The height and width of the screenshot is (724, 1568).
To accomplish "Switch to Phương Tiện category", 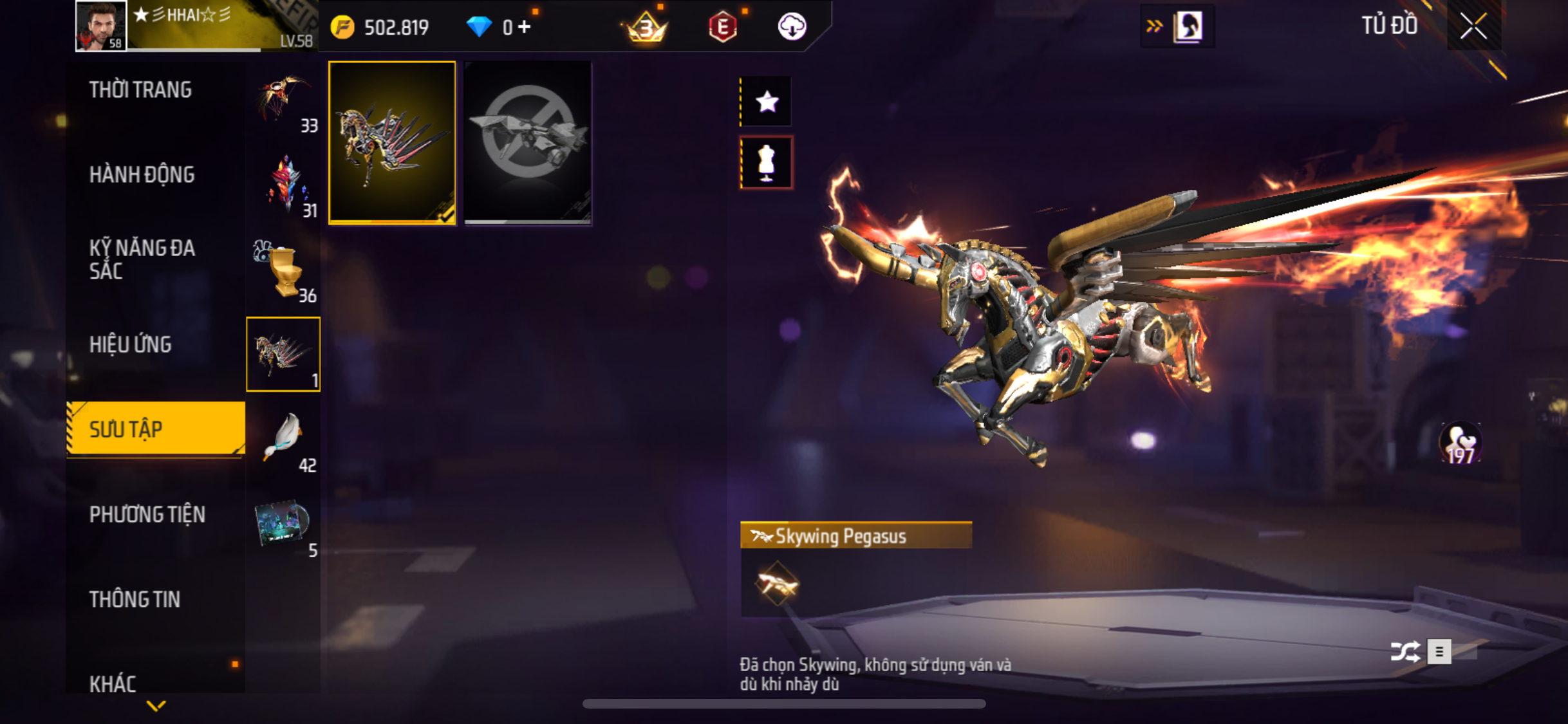I will 147,515.
